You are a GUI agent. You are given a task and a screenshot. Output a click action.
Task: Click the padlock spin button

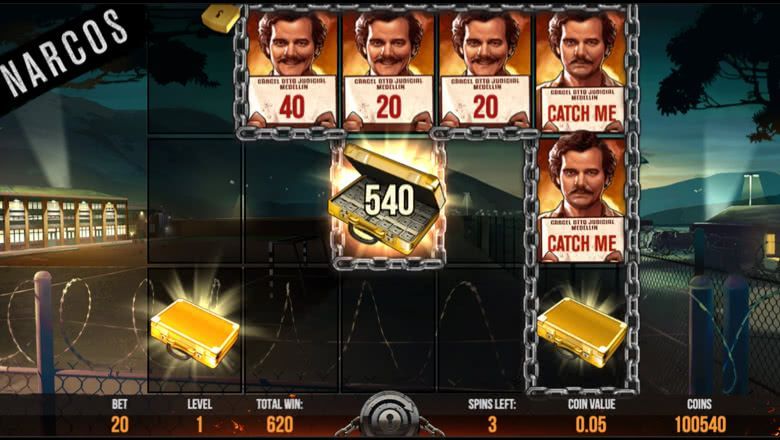coord(389,415)
